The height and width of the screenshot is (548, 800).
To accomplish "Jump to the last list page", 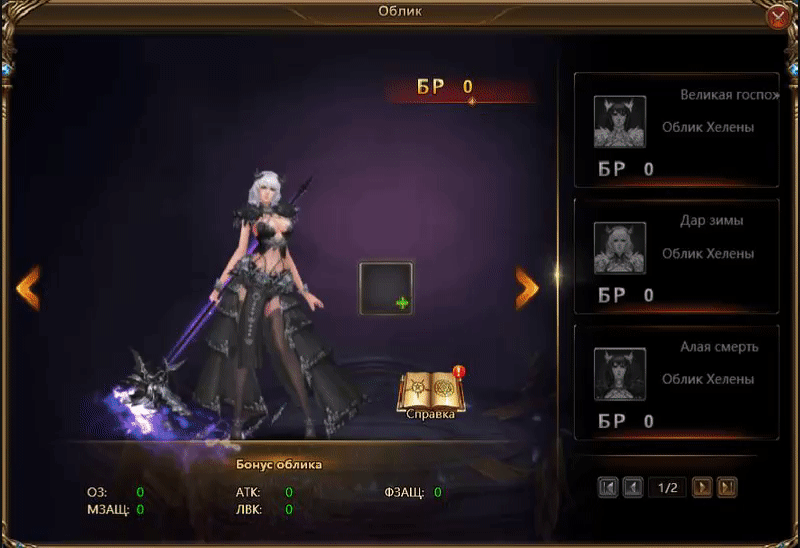I will [x=728, y=487].
